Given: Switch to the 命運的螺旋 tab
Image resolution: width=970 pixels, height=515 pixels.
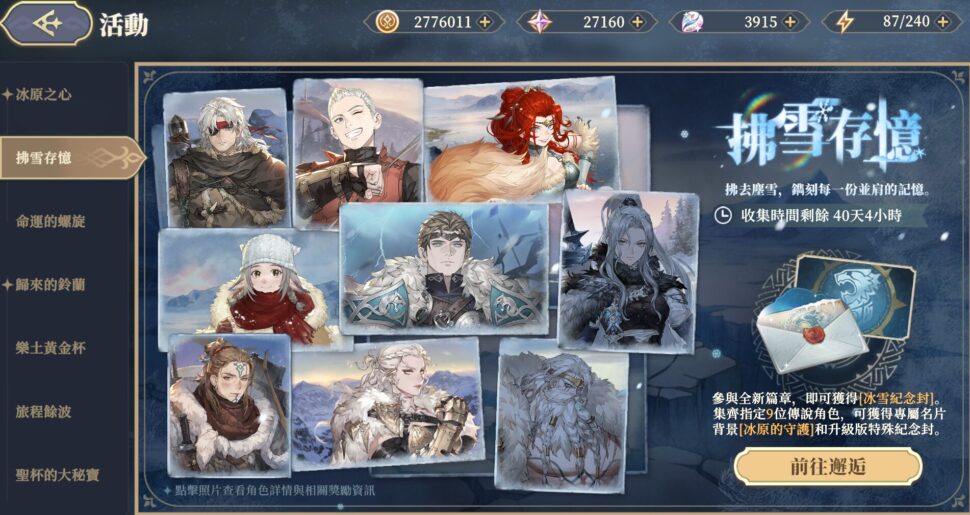Looking at the screenshot, I should (50, 221).
